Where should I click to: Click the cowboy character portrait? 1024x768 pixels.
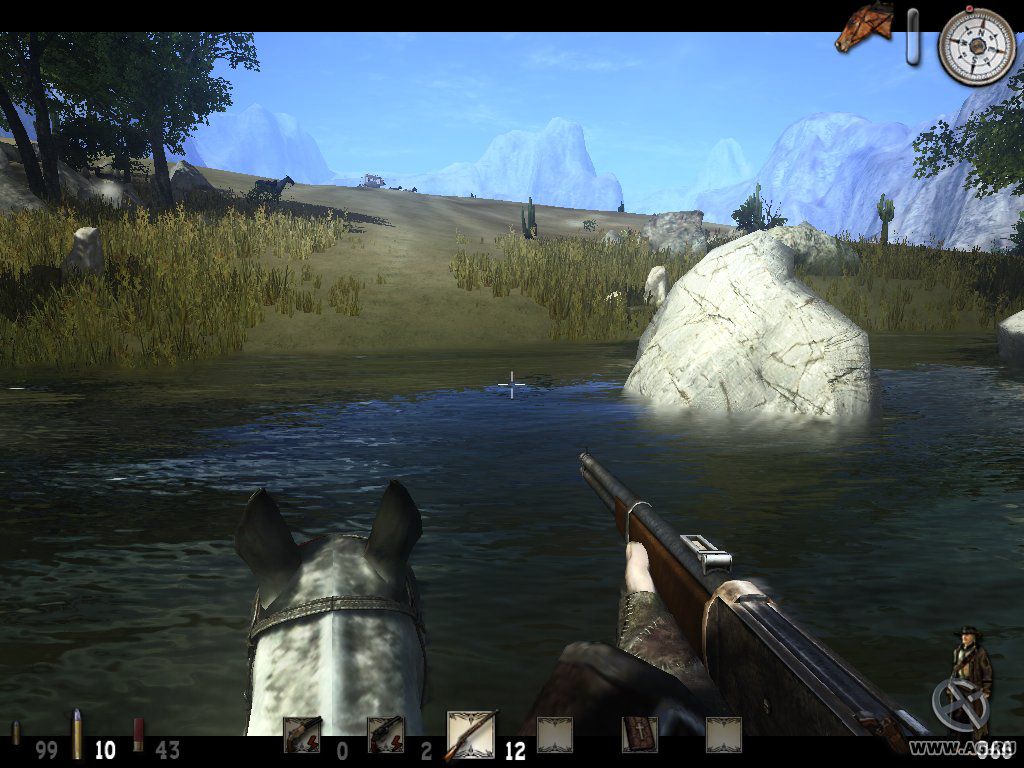(x=970, y=668)
